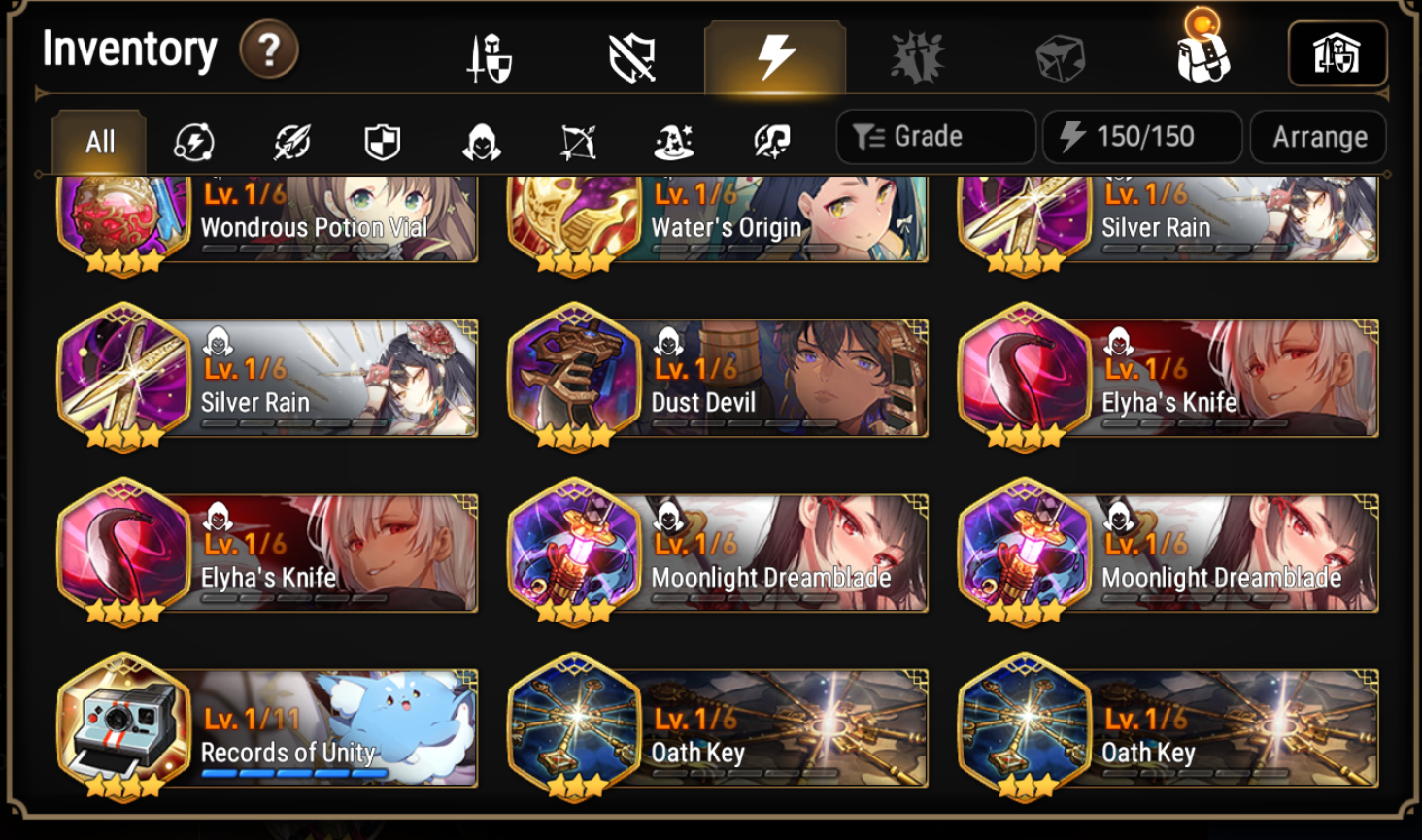Click the sanctuary building icon top right

coord(1337,53)
